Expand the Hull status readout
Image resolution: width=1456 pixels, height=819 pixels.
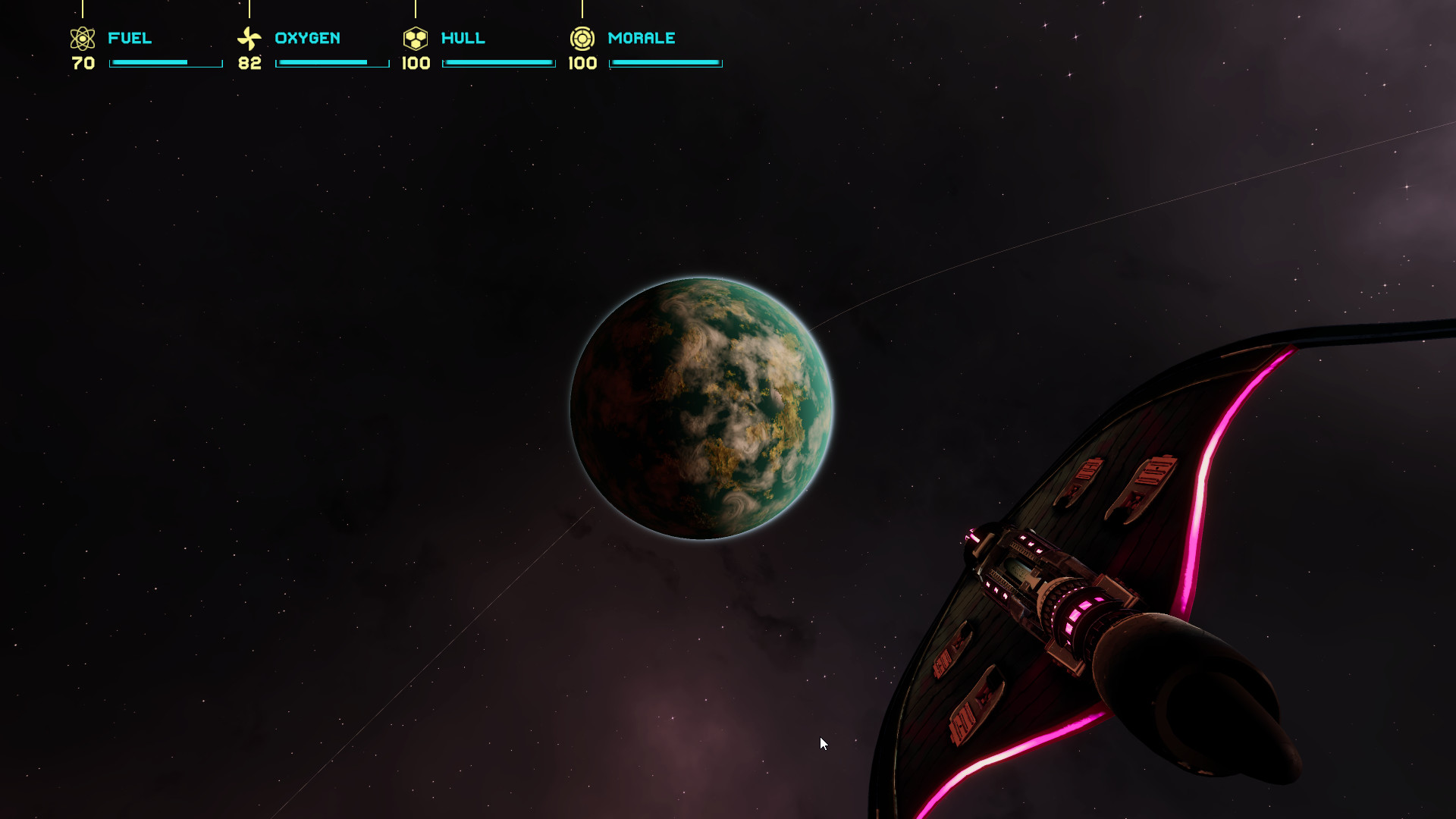tap(499, 63)
